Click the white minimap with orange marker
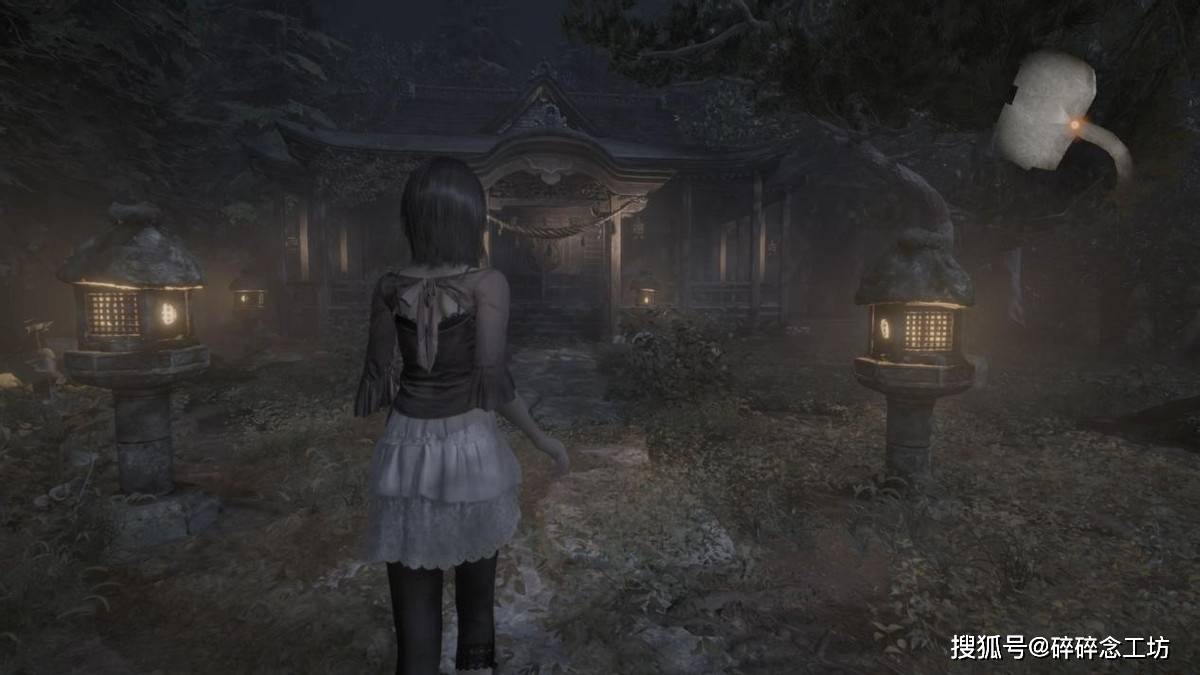Viewport: 1200px width, 675px height. [1050, 112]
